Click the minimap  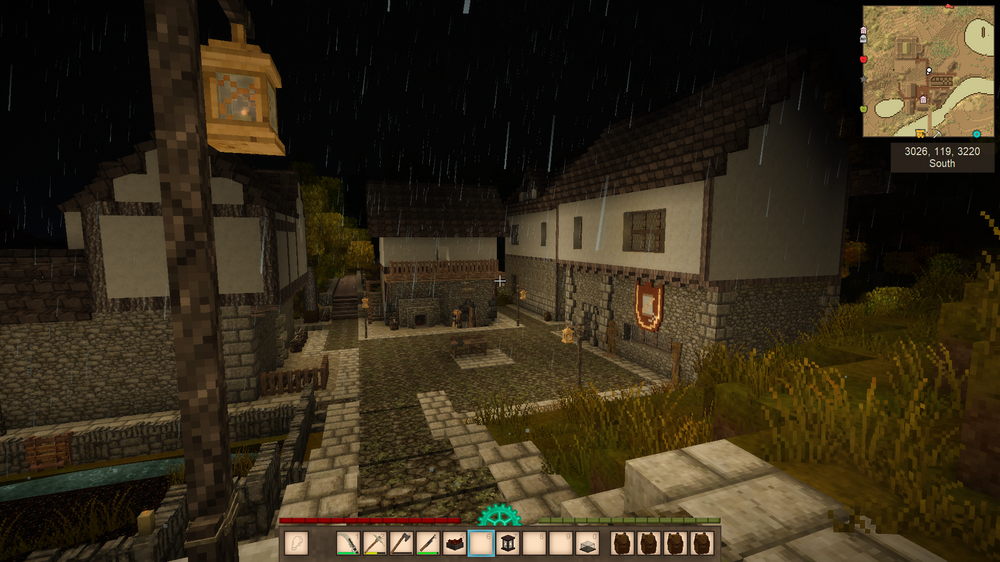coord(926,71)
